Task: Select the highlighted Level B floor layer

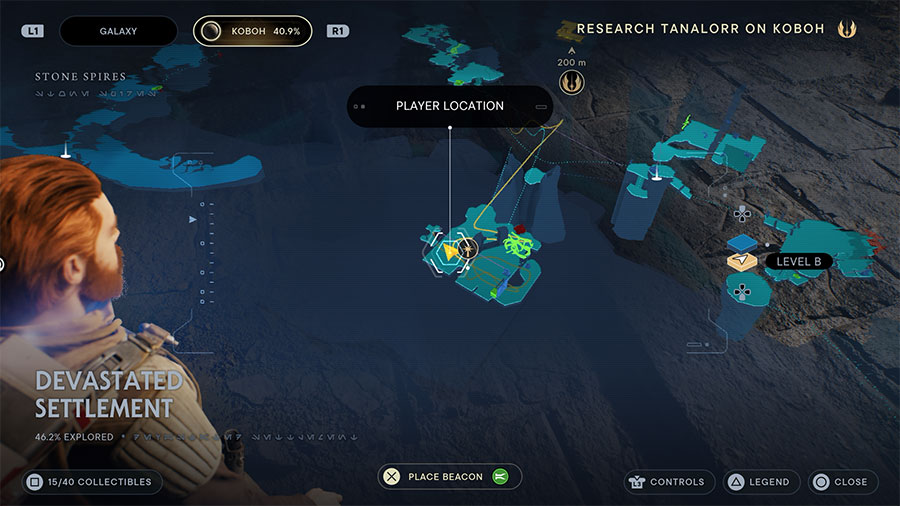Action: [741, 262]
